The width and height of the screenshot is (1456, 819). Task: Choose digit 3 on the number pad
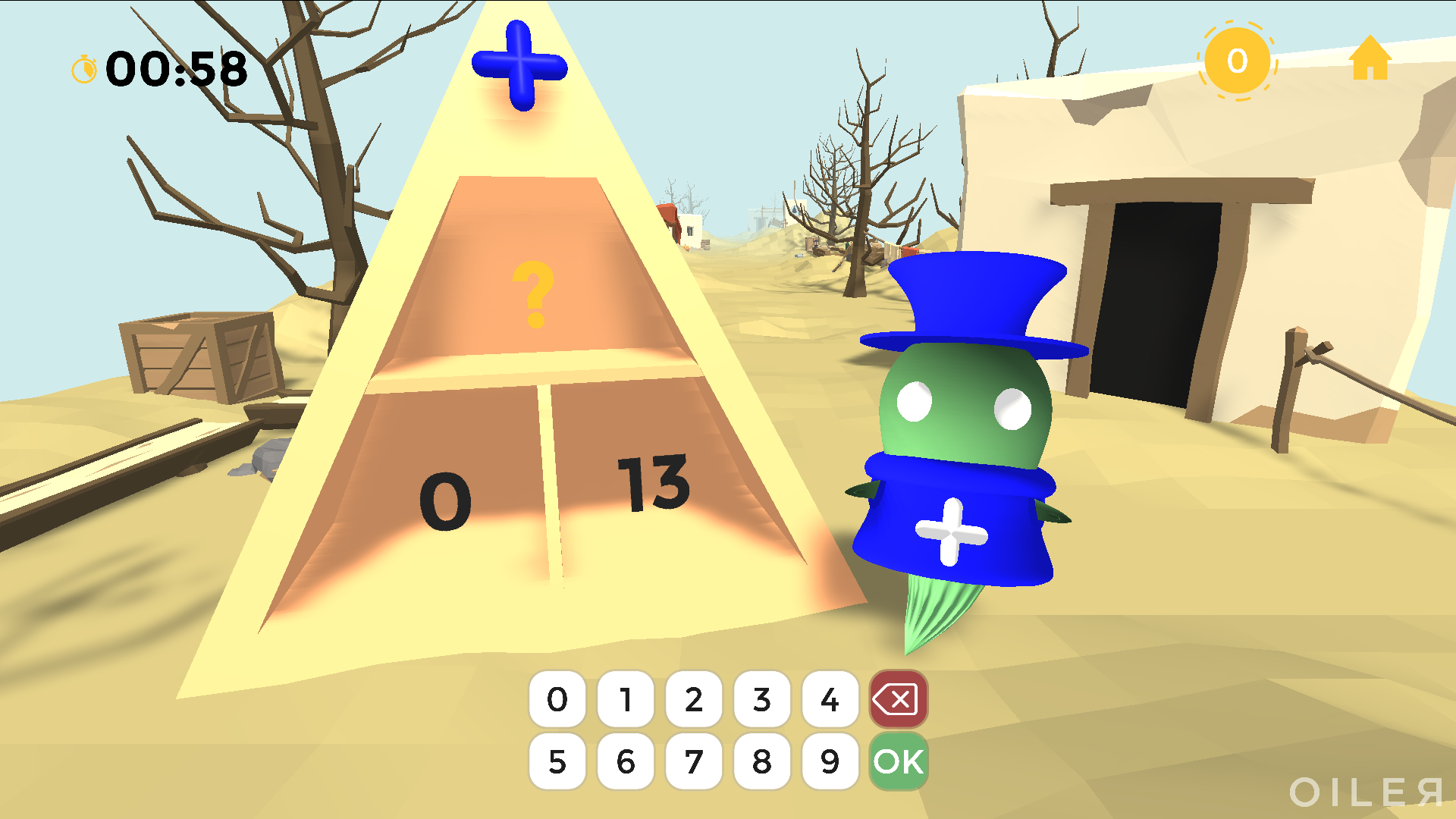[x=762, y=699]
